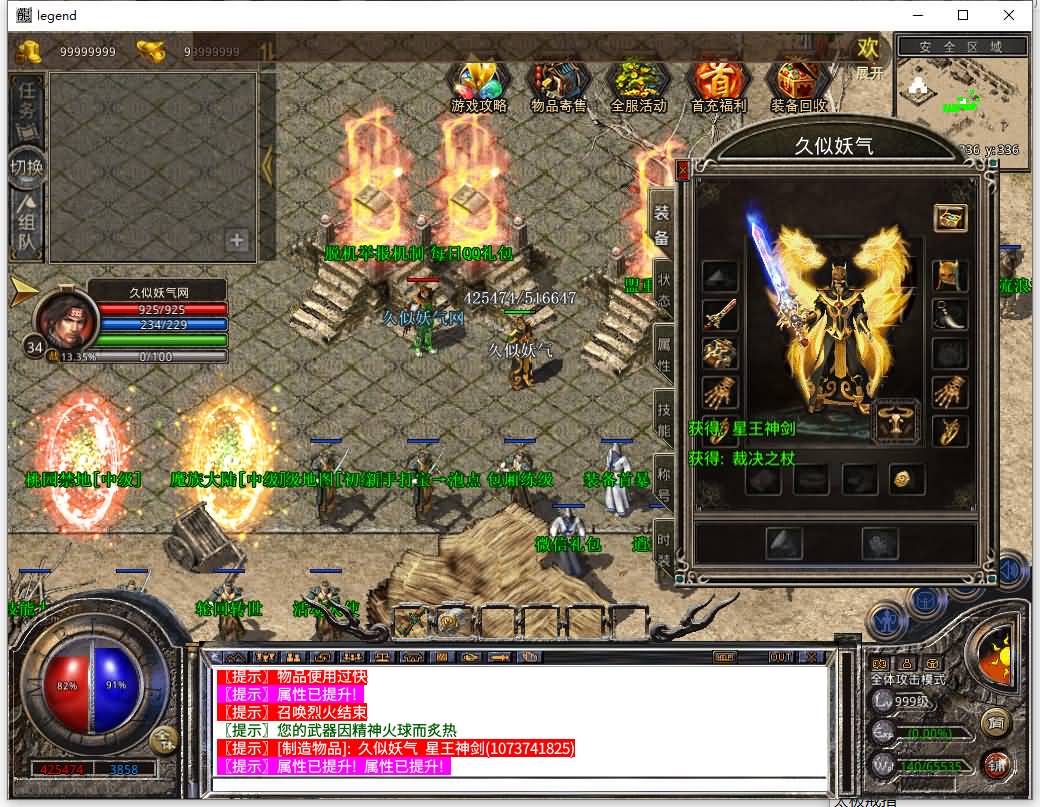
Task: Select the equipped sword weapon slot
Action: tap(719, 315)
